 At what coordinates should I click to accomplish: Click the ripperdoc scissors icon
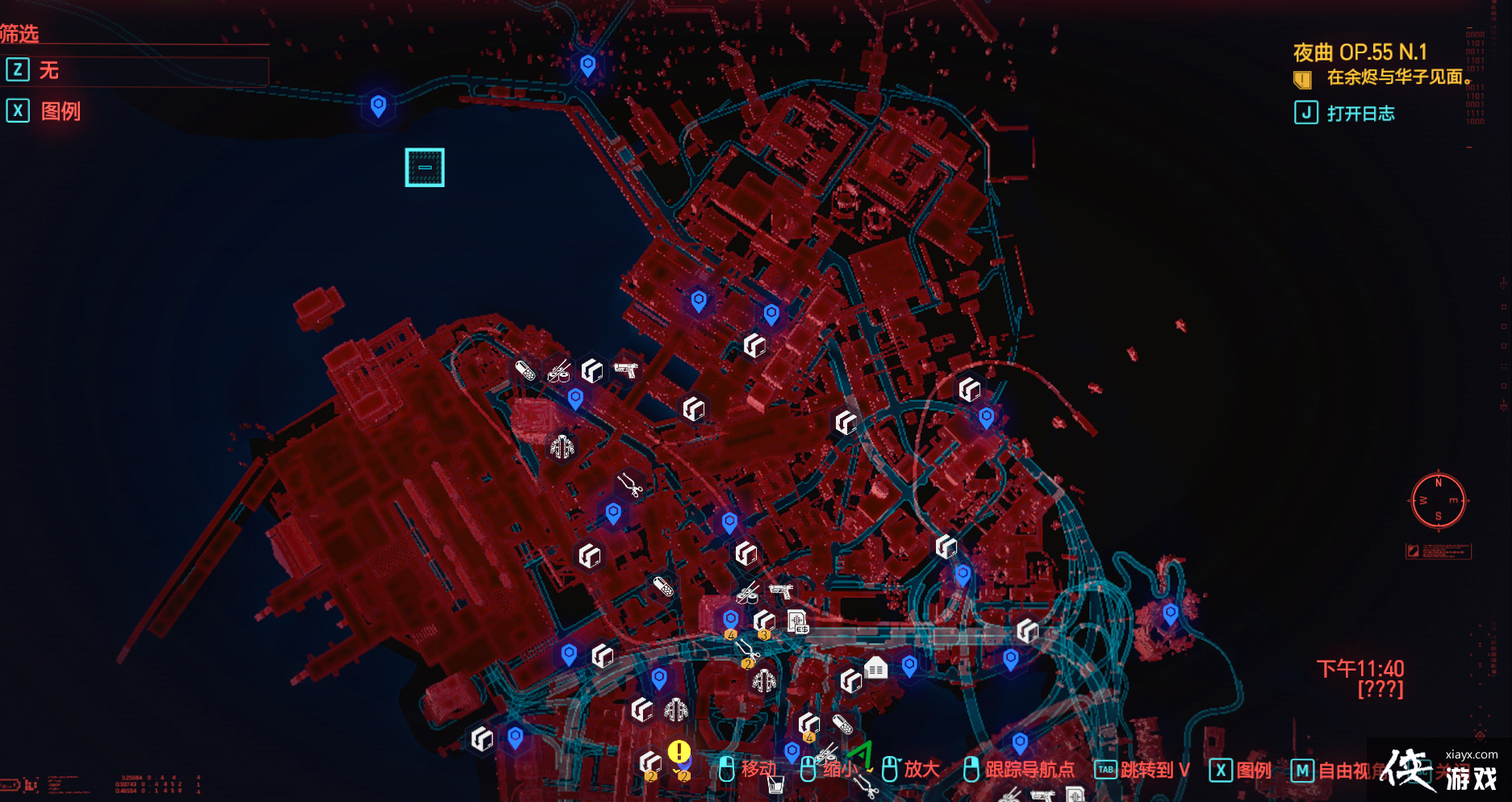[630, 485]
